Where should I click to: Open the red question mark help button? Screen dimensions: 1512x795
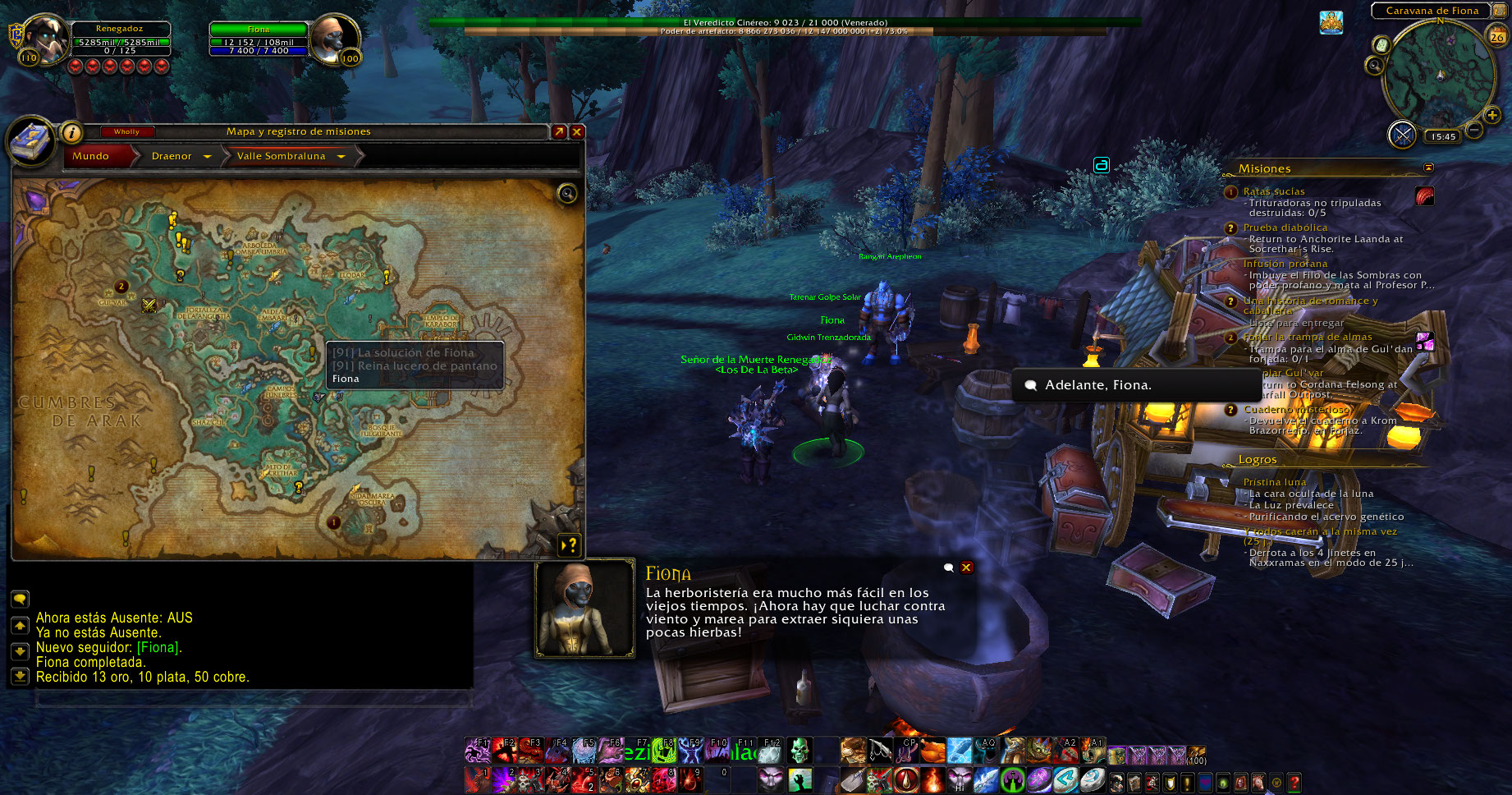click(1294, 783)
